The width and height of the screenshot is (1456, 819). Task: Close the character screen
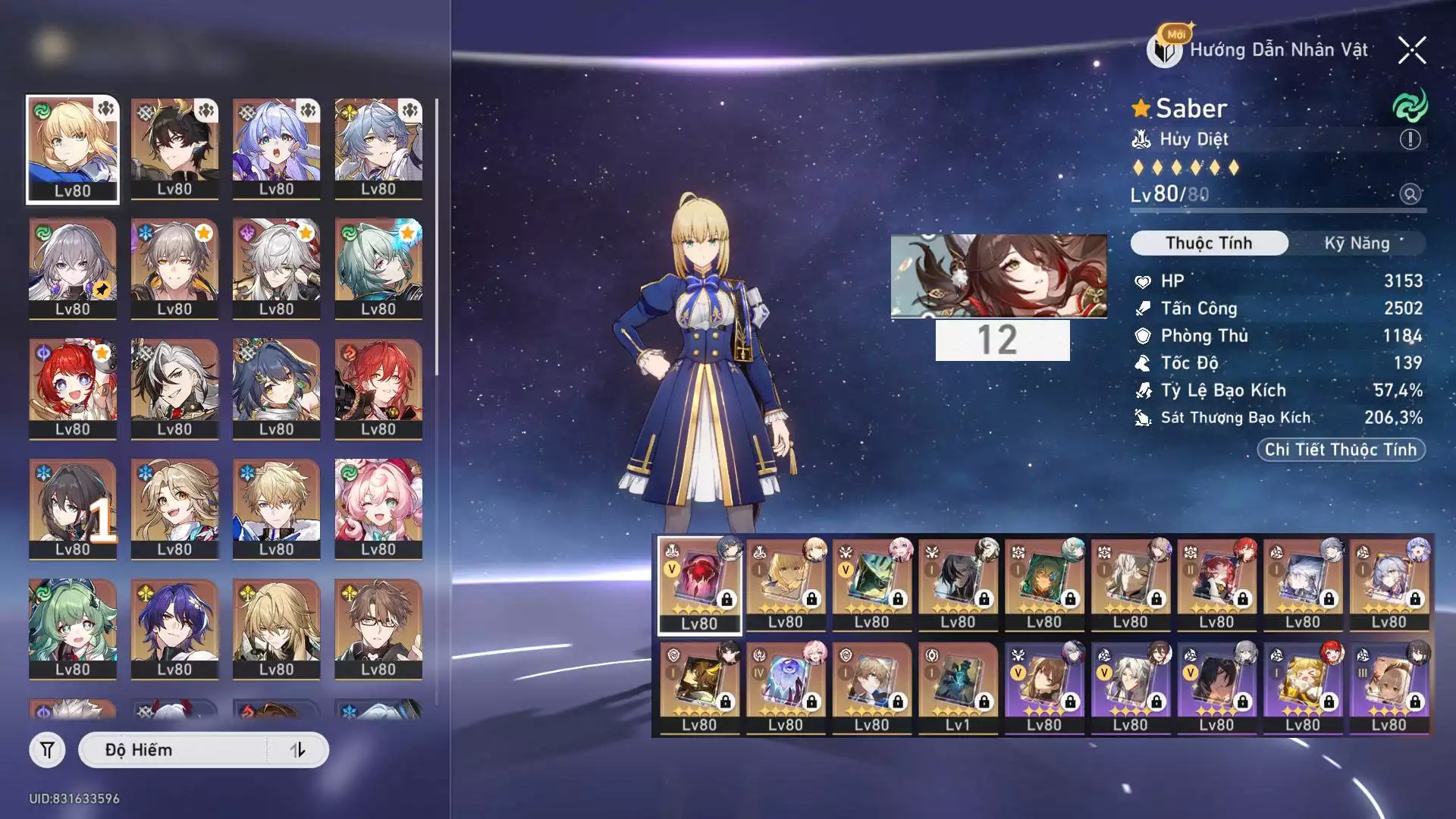point(1411,51)
